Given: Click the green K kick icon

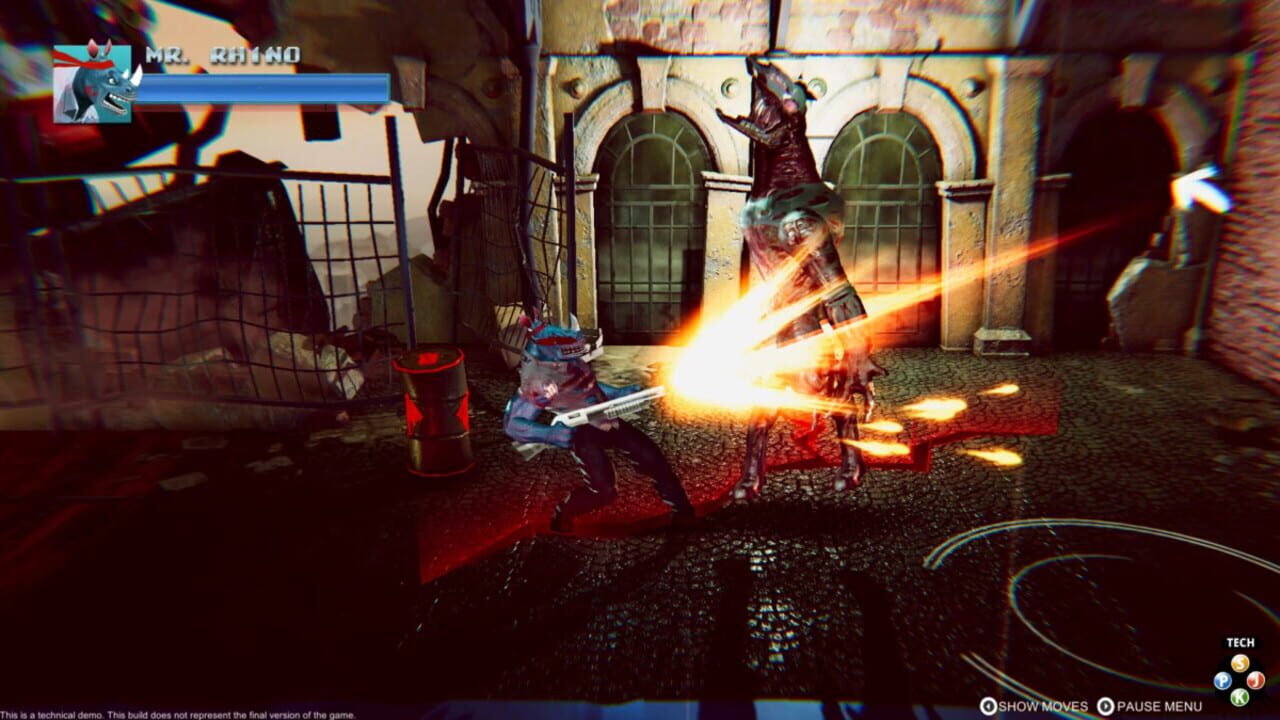Looking at the screenshot, I should click(x=1240, y=696).
